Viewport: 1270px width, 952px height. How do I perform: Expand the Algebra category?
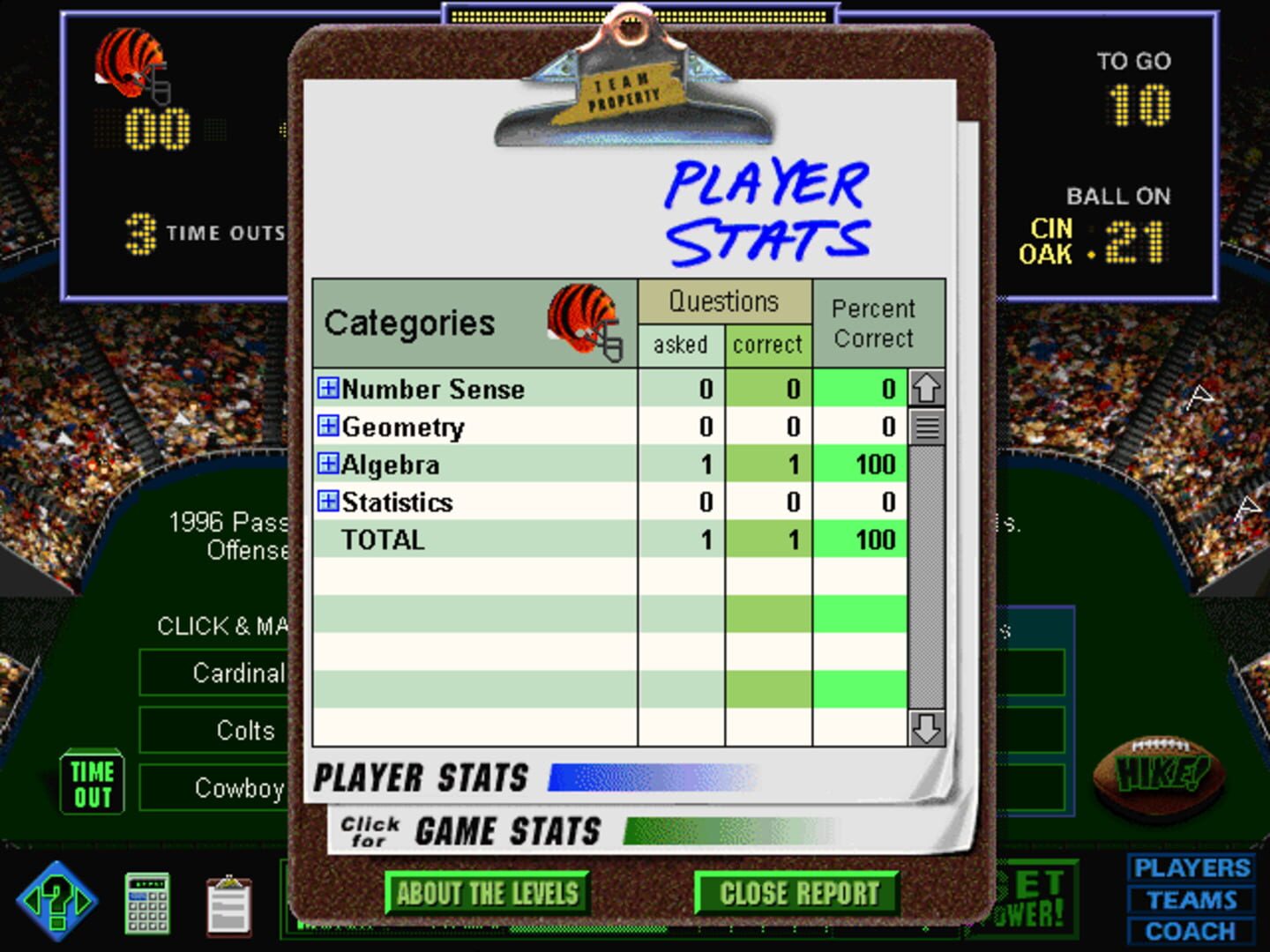[x=327, y=463]
